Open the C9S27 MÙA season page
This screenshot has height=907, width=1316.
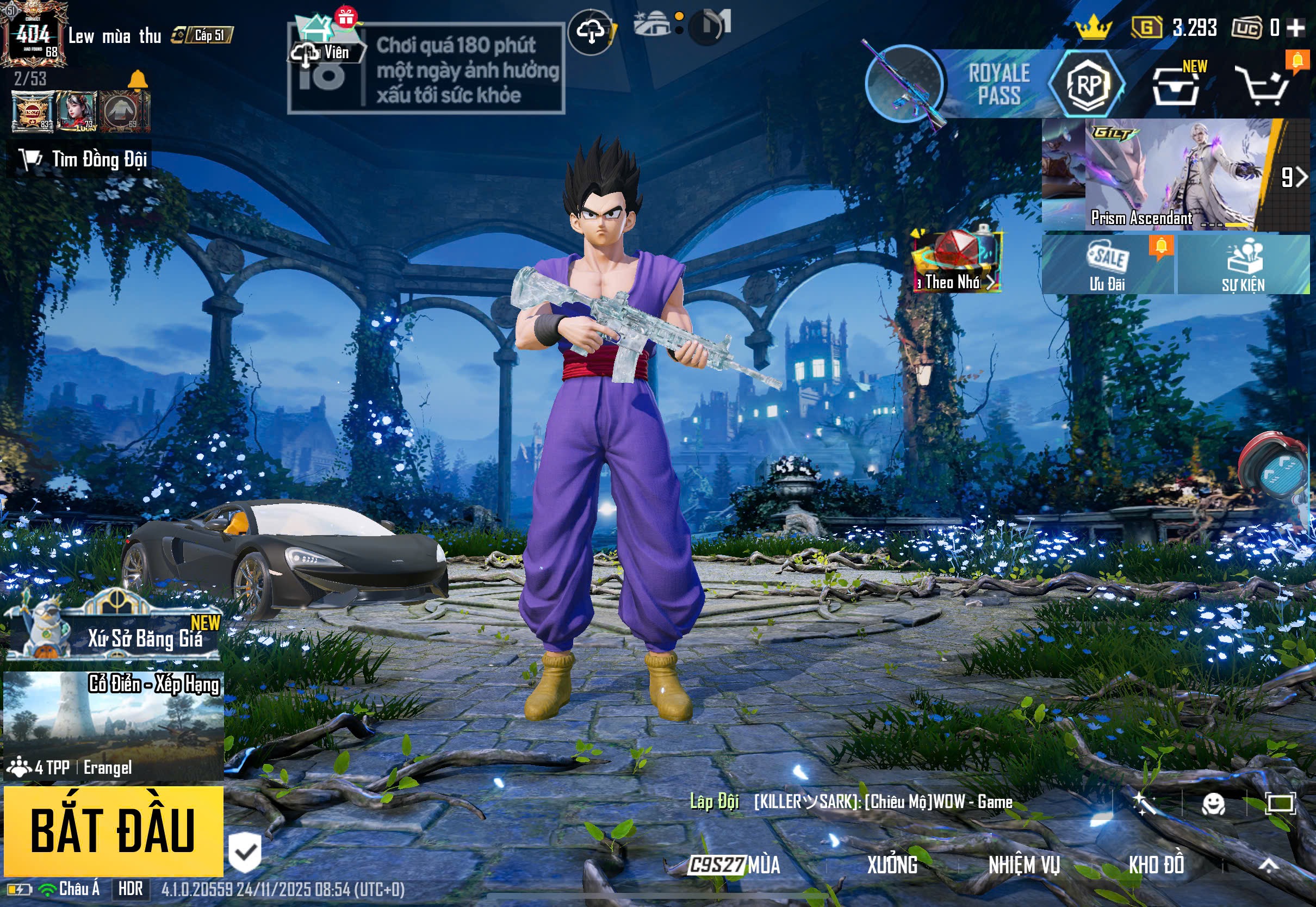tap(734, 865)
